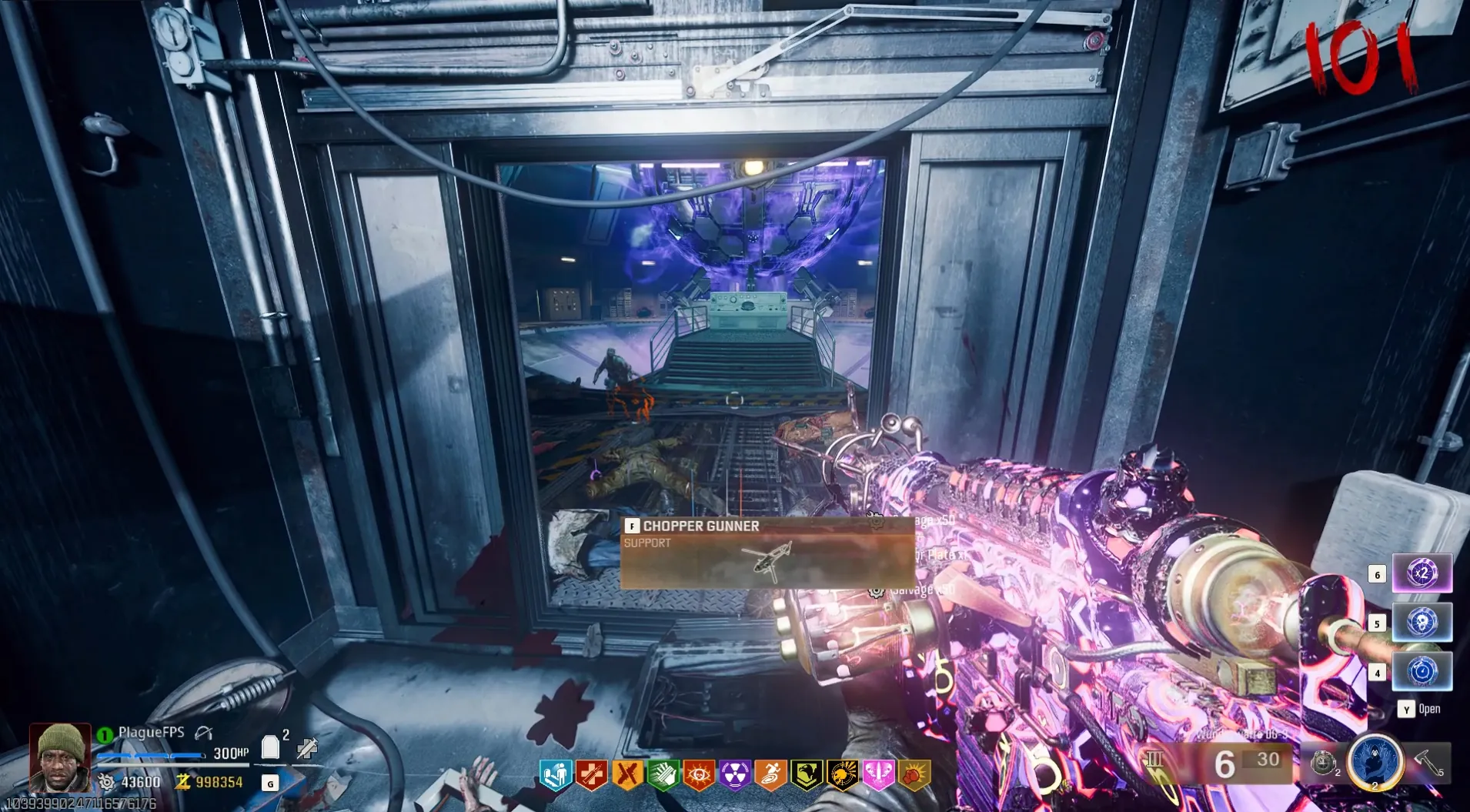Activate the hooded figure field upgrade
The height and width of the screenshot is (812, 1470).
click(x=1375, y=760)
